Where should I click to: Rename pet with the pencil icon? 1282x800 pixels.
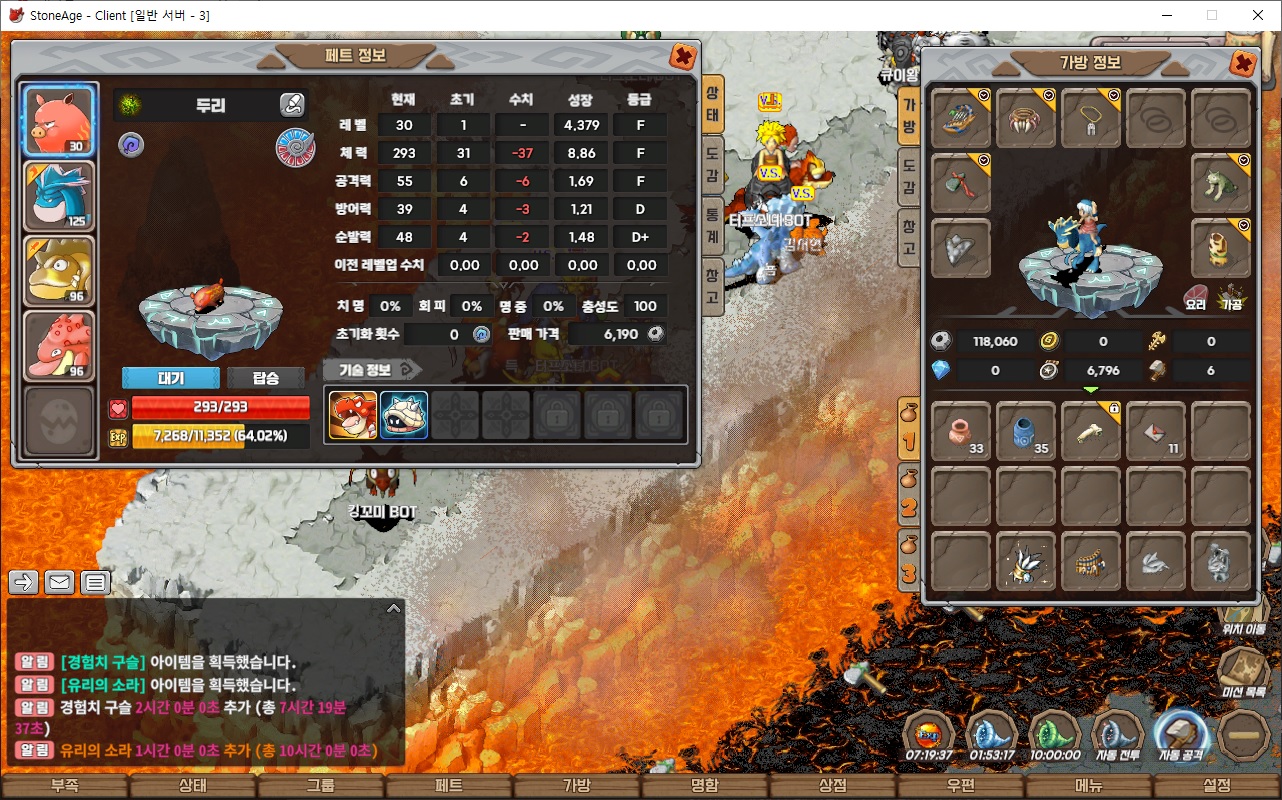(x=291, y=104)
